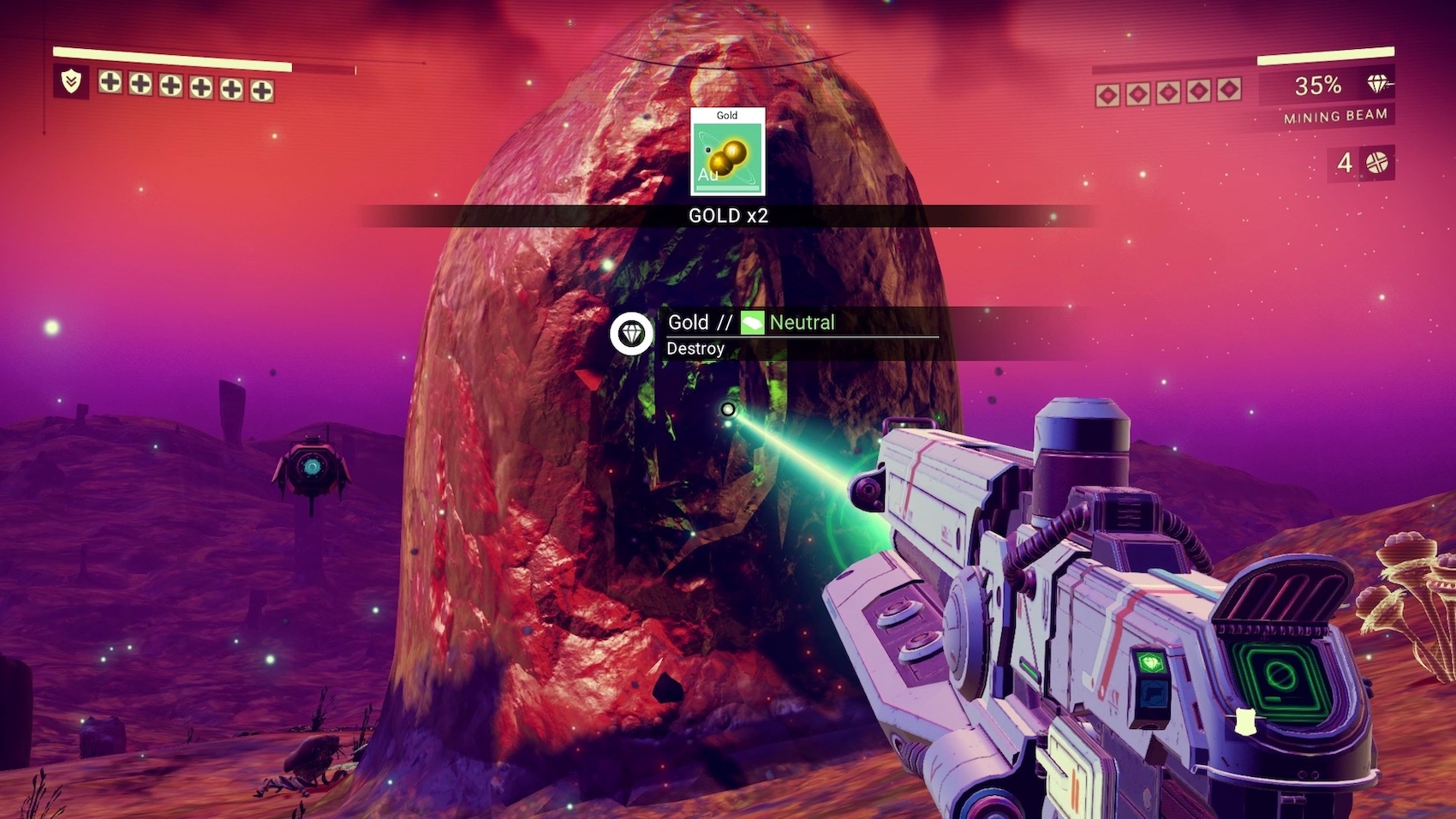Screen dimensions: 1456x819
Task: Click the green Neutral substance icon
Action: pyautogui.click(x=753, y=323)
